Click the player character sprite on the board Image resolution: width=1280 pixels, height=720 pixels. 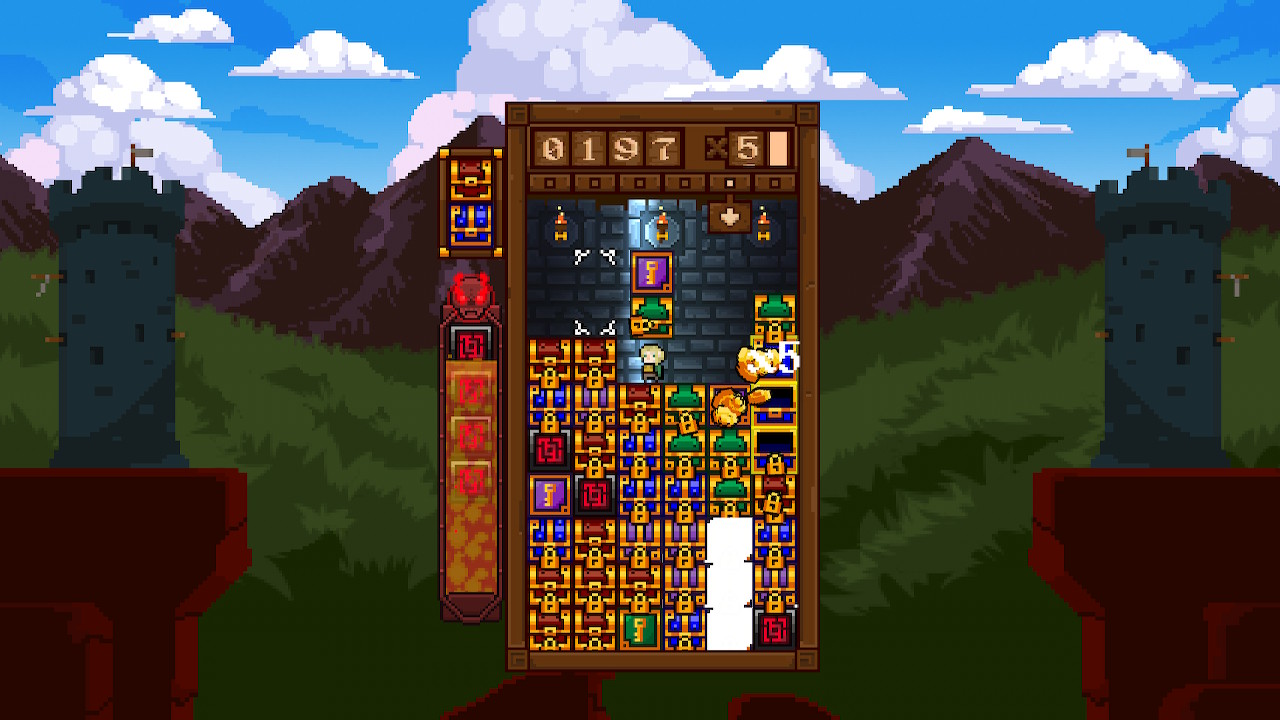click(x=651, y=361)
